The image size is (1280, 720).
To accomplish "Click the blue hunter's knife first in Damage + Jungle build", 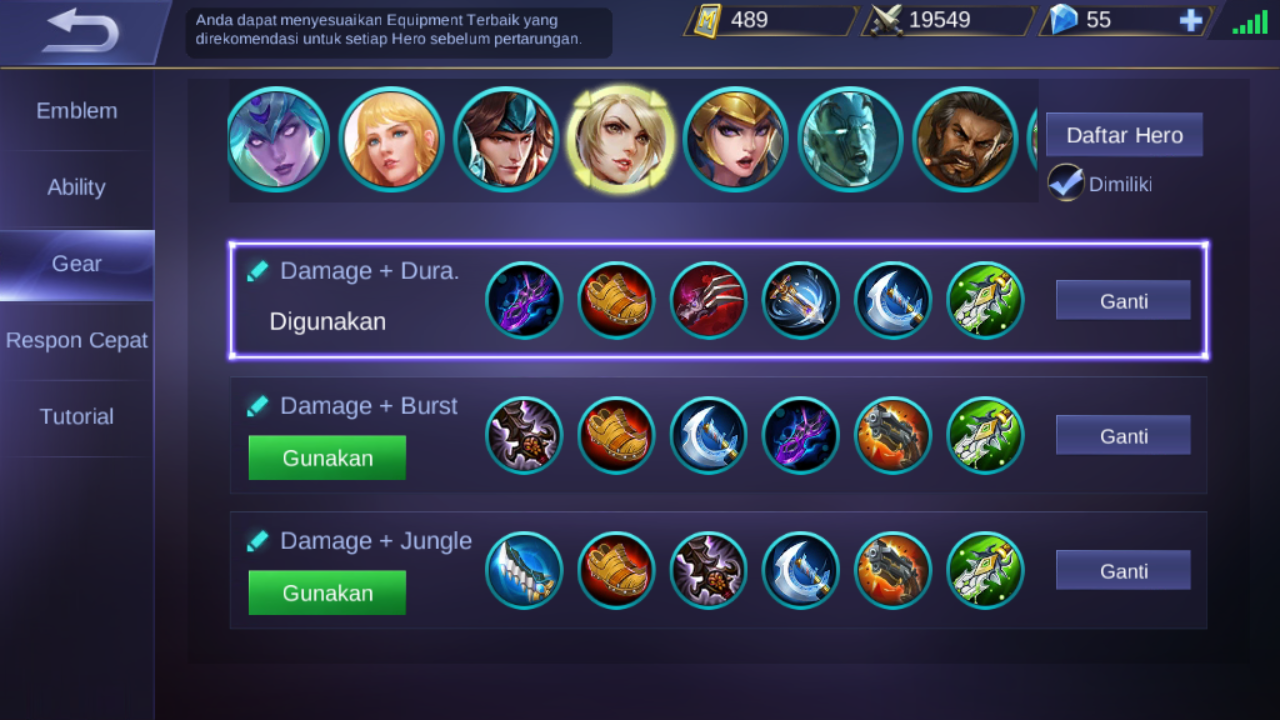I will pyautogui.click(x=524, y=570).
